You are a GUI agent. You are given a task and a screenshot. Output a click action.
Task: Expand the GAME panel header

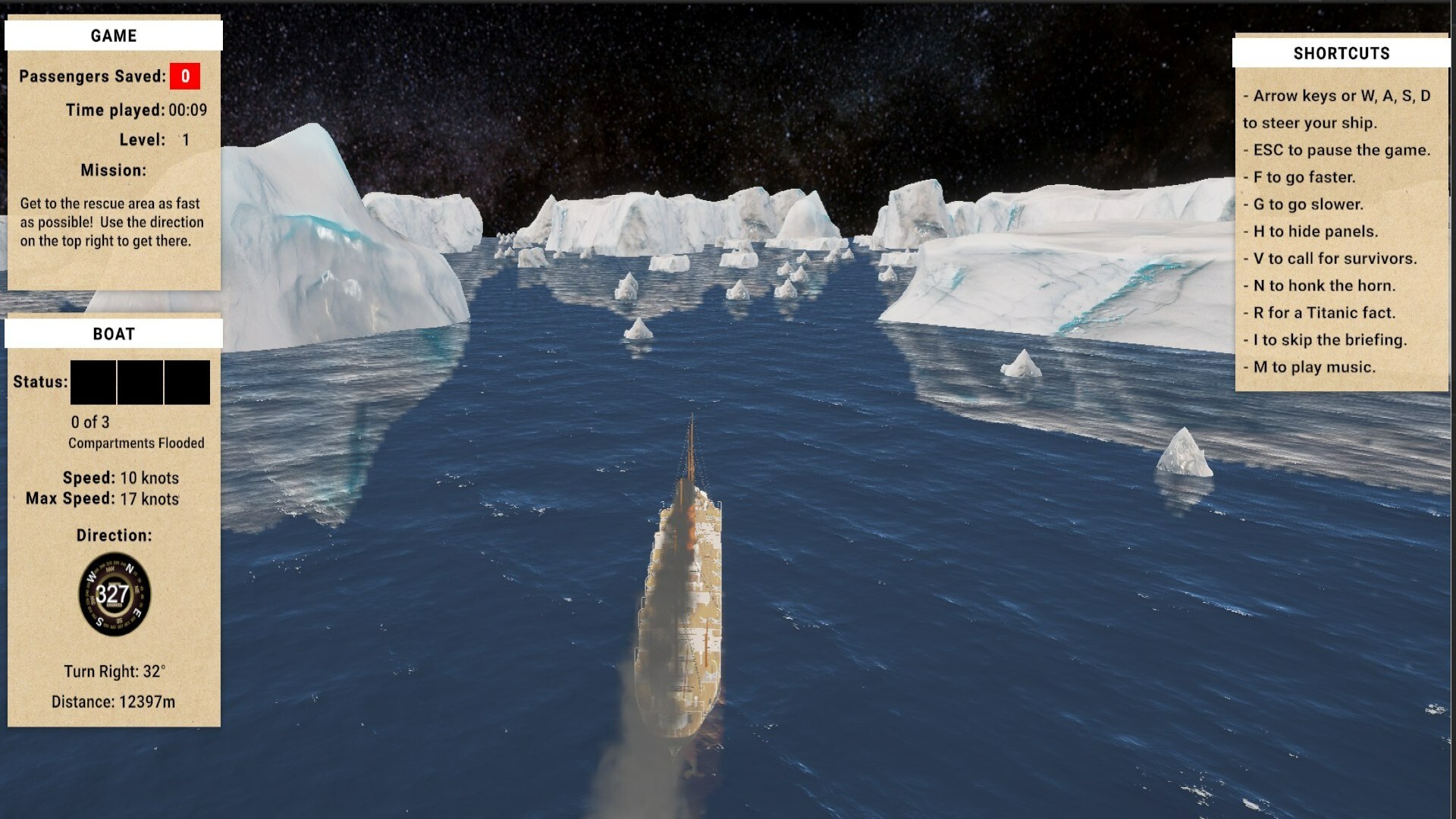113,35
